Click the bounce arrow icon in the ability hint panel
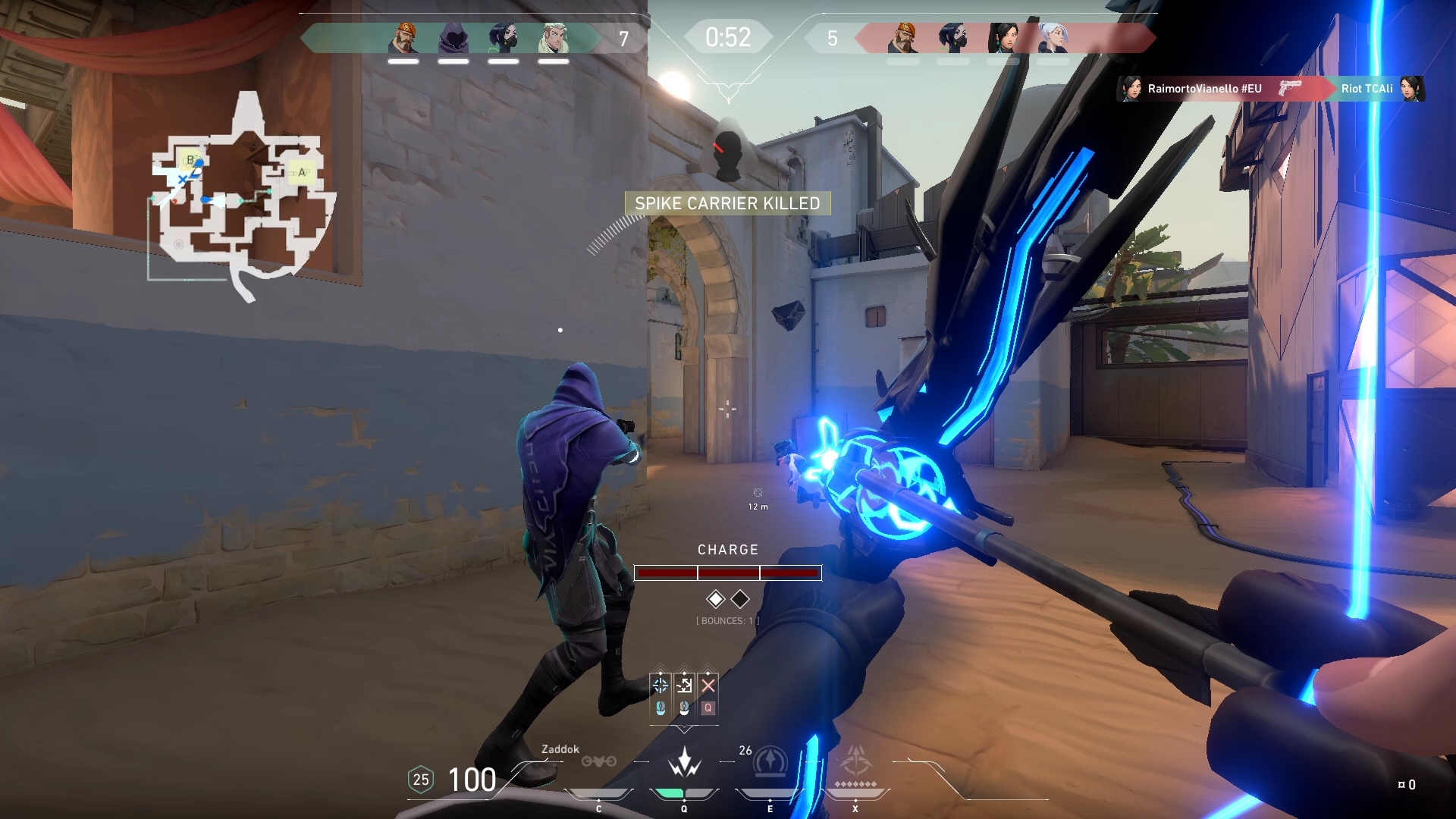The height and width of the screenshot is (819, 1456). pos(684,685)
